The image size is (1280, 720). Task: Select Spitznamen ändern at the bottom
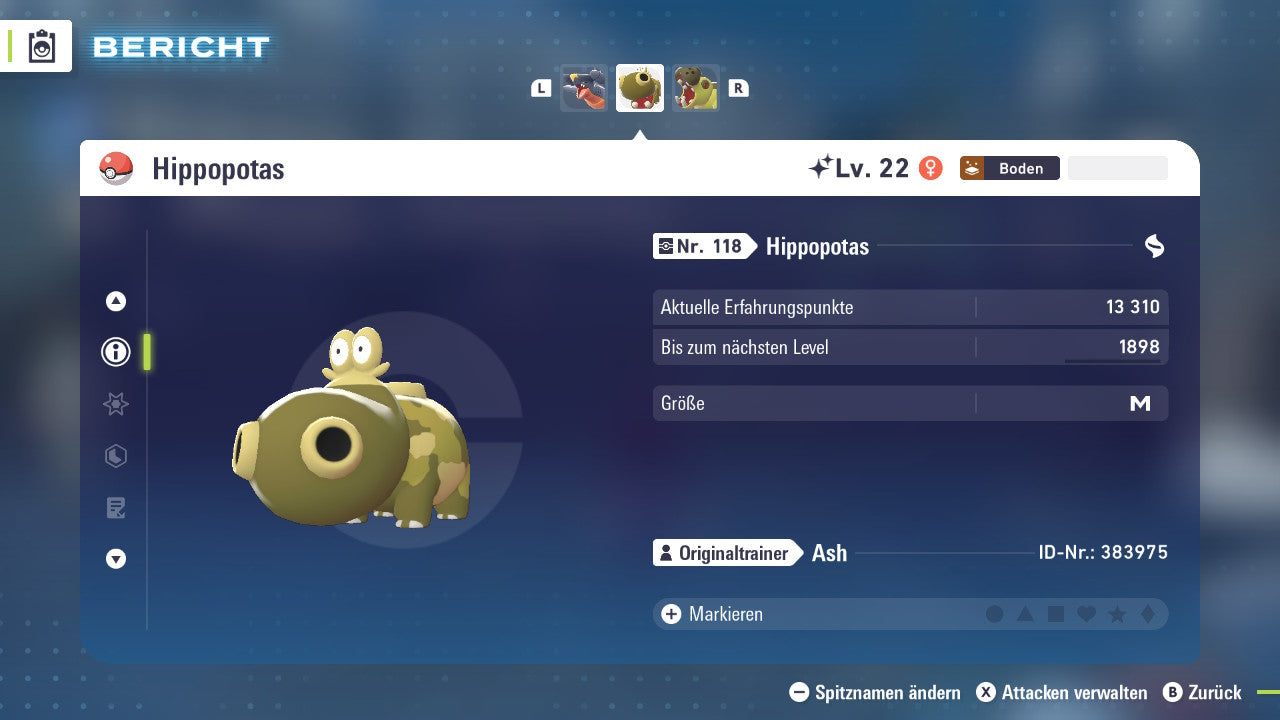click(x=876, y=692)
